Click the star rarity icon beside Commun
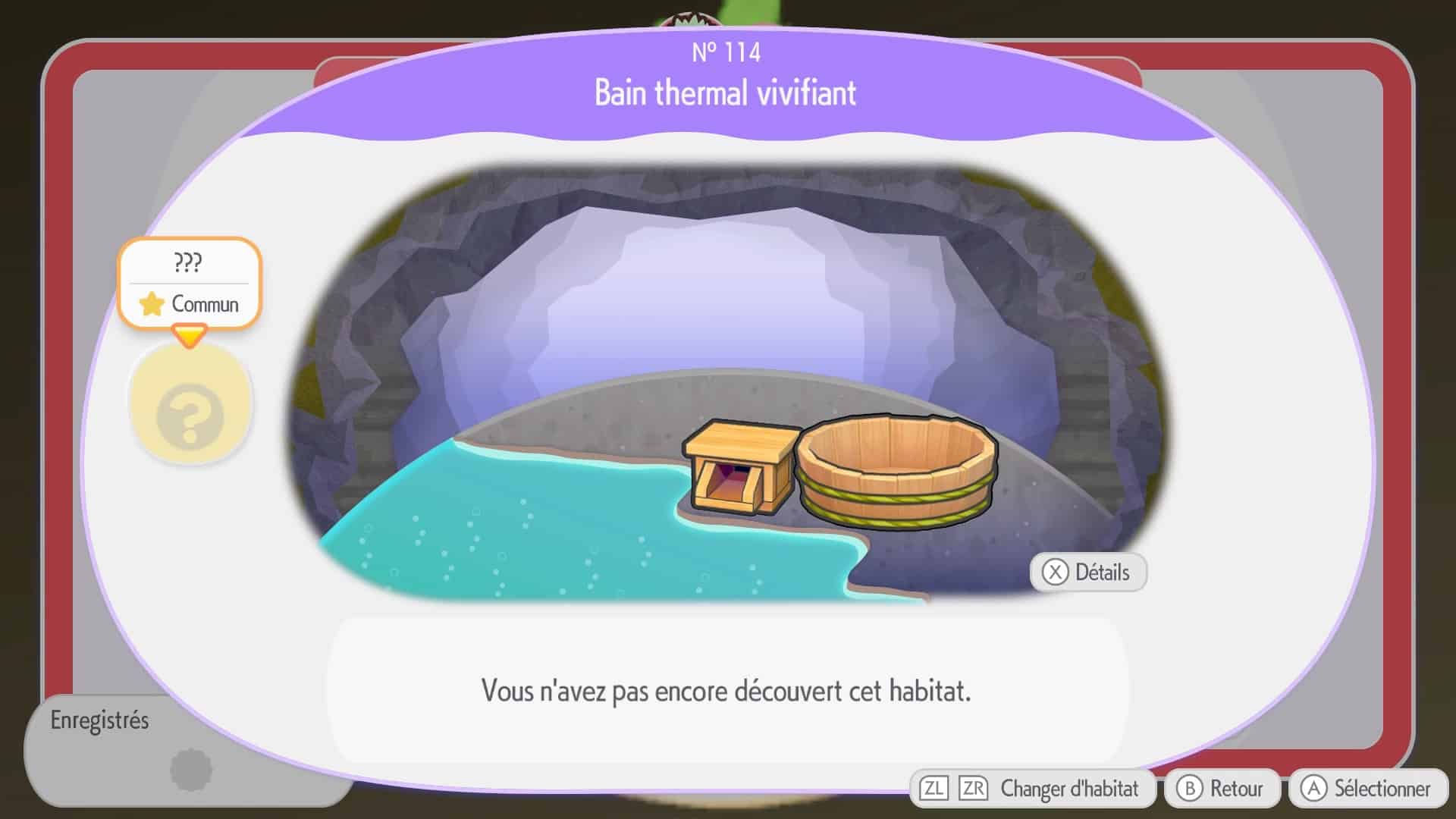The width and height of the screenshot is (1456, 819). pos(150,304)
